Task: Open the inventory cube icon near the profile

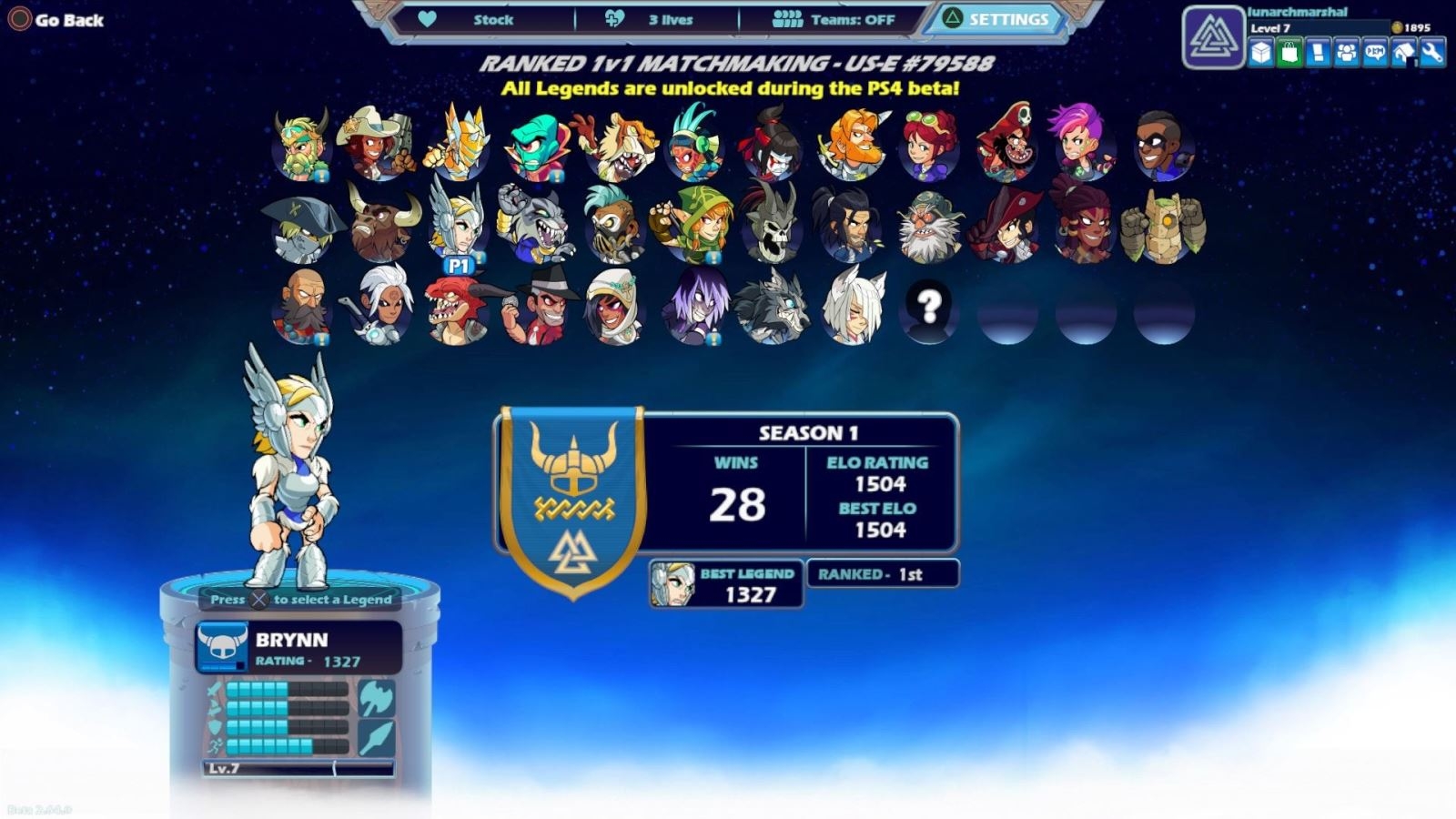Action: [x=1262, y=52]
